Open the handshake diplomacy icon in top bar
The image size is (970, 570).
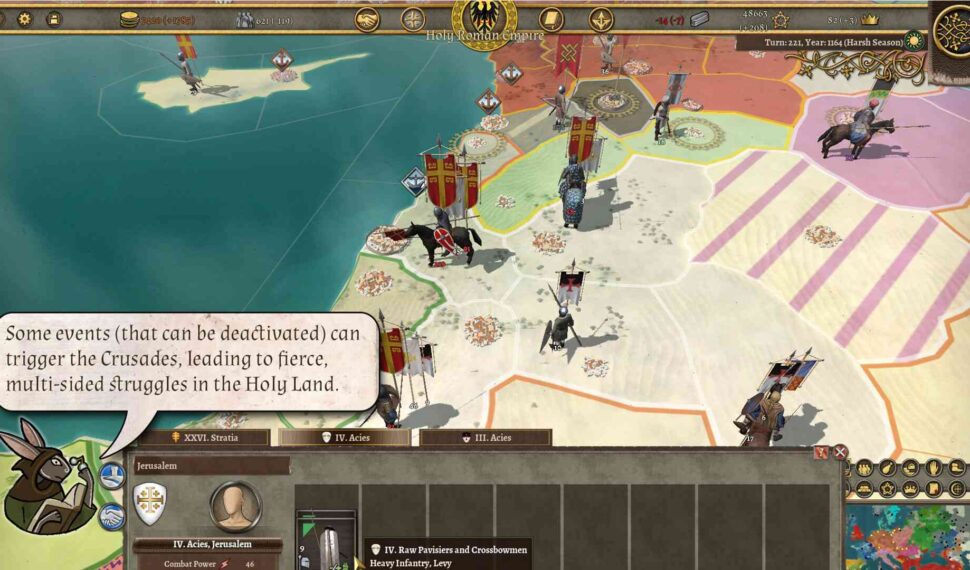367,19
